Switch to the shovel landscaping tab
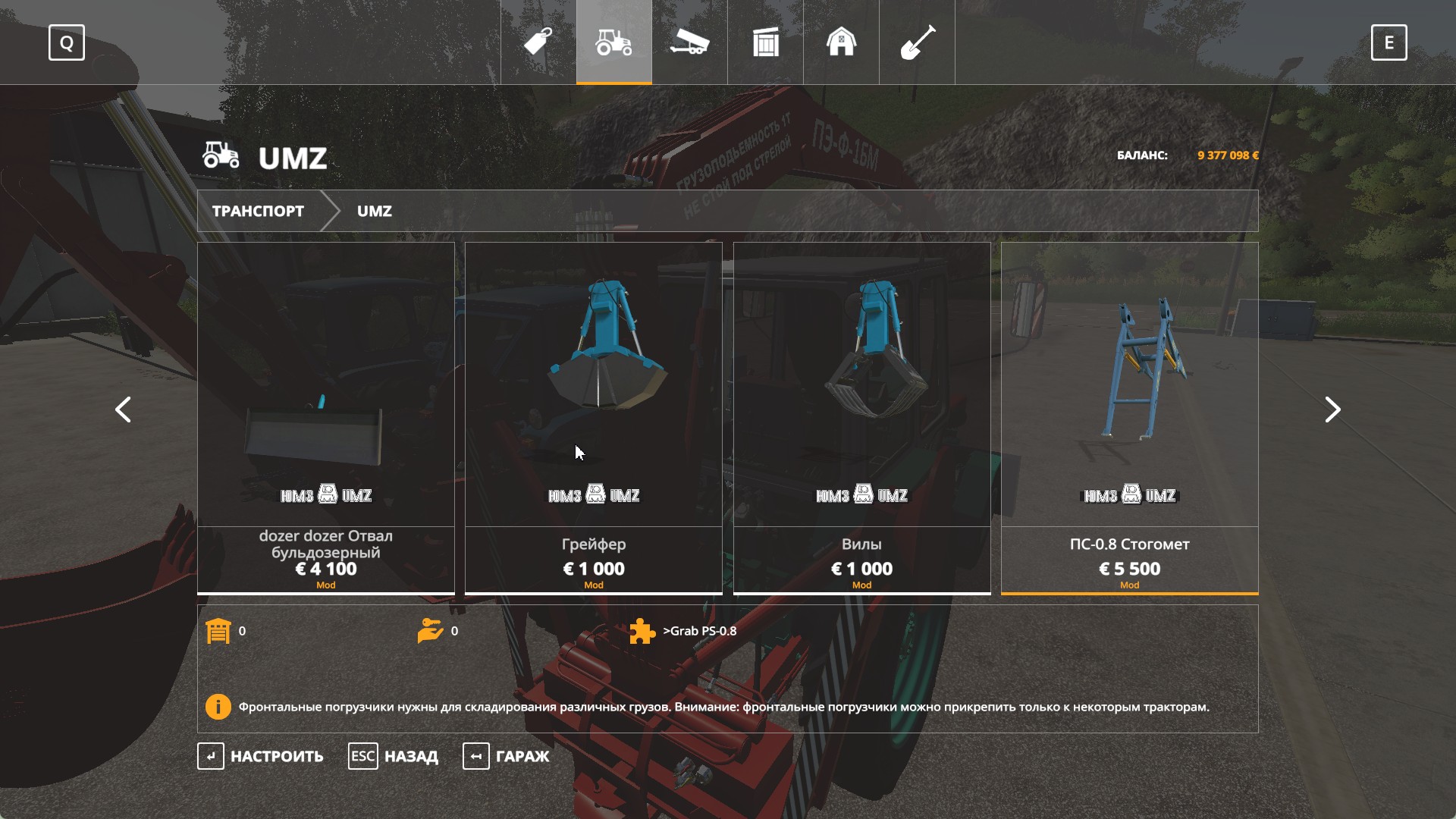This screenshot has width=1456, height=819. coord(918,42)
